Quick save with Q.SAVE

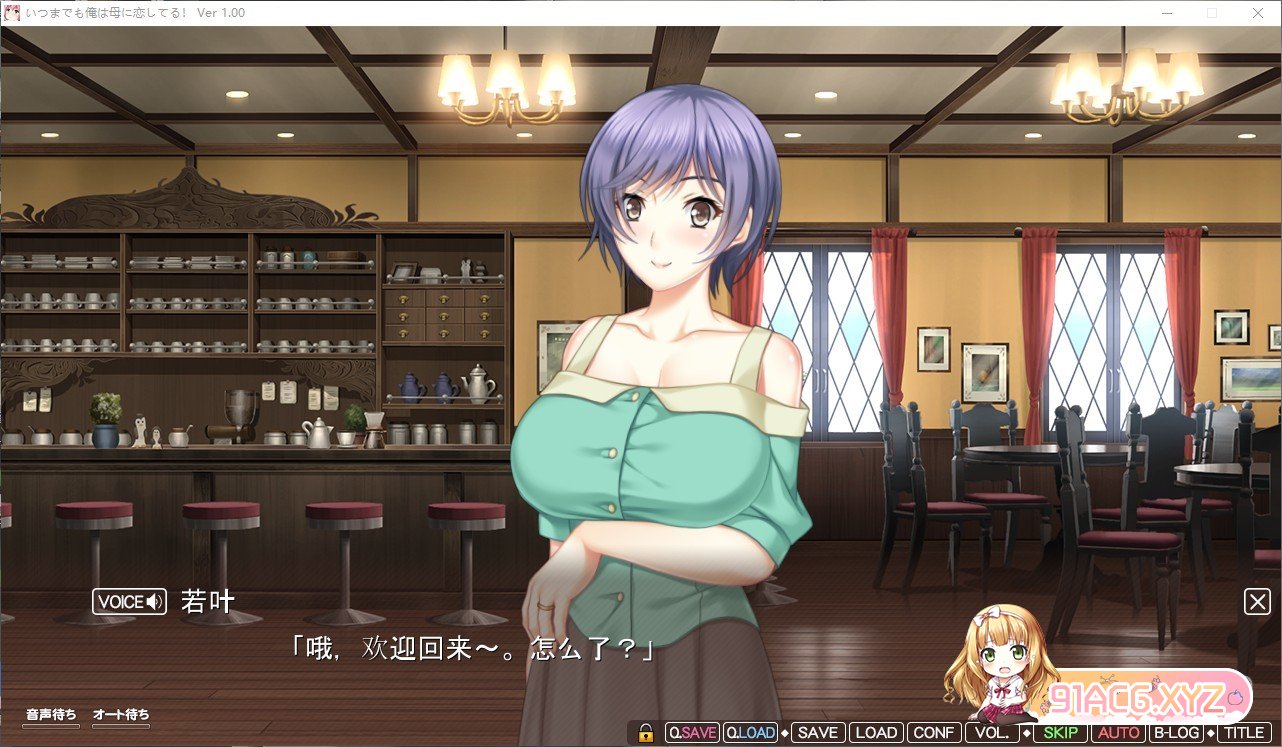692,733
